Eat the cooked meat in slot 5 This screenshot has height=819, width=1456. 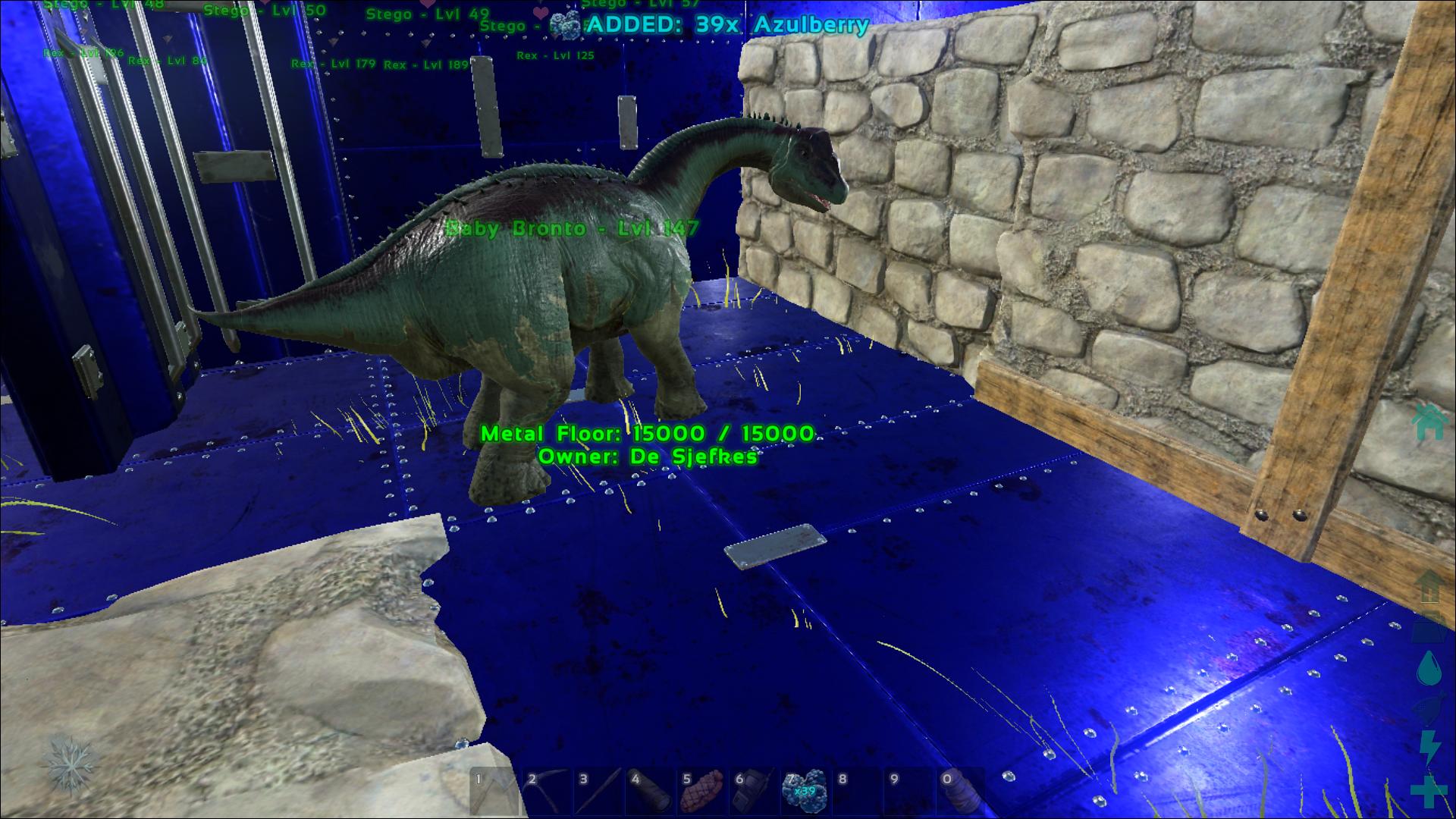coord(701,792)
